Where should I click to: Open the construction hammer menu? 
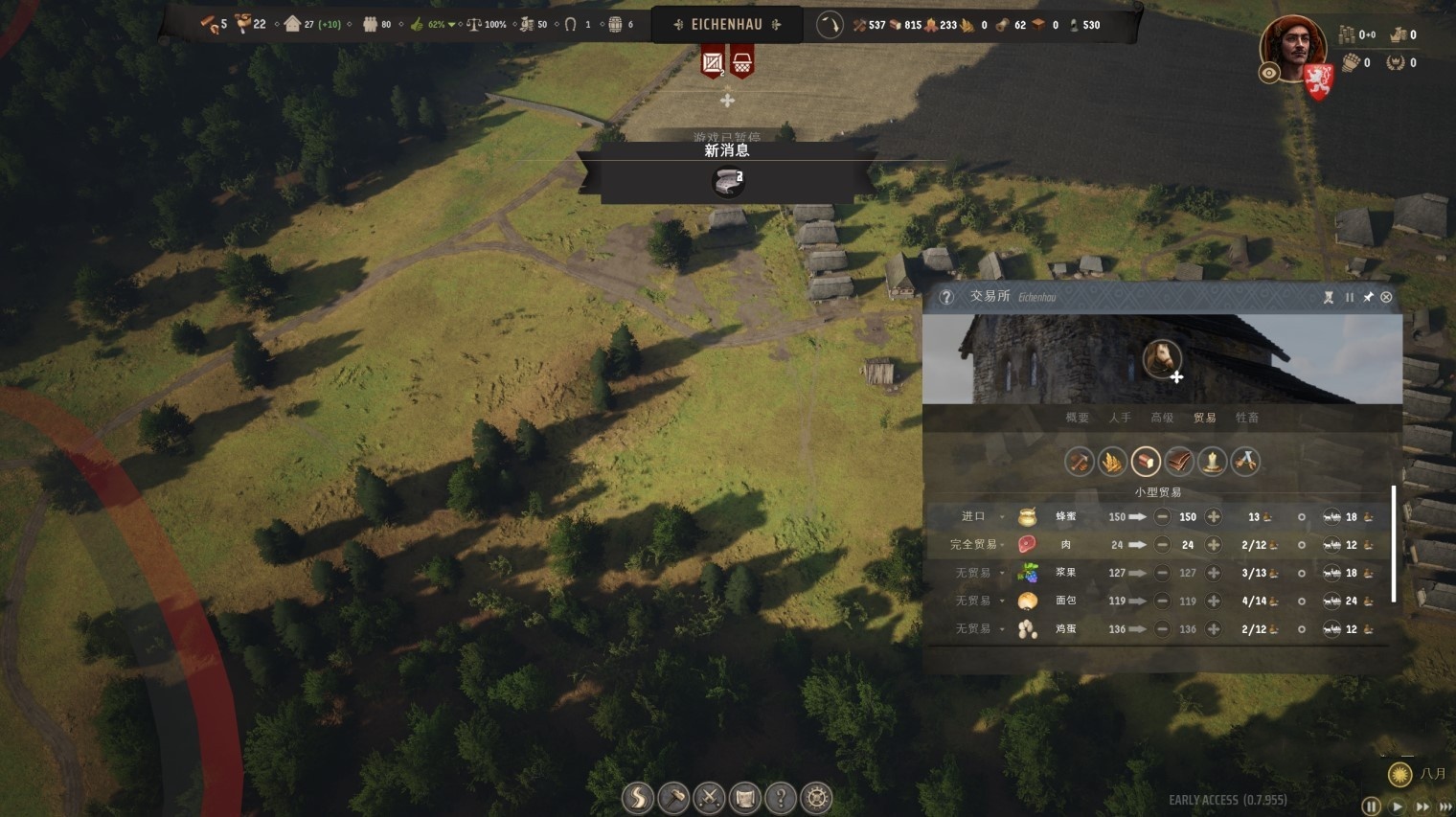[673, 797]
